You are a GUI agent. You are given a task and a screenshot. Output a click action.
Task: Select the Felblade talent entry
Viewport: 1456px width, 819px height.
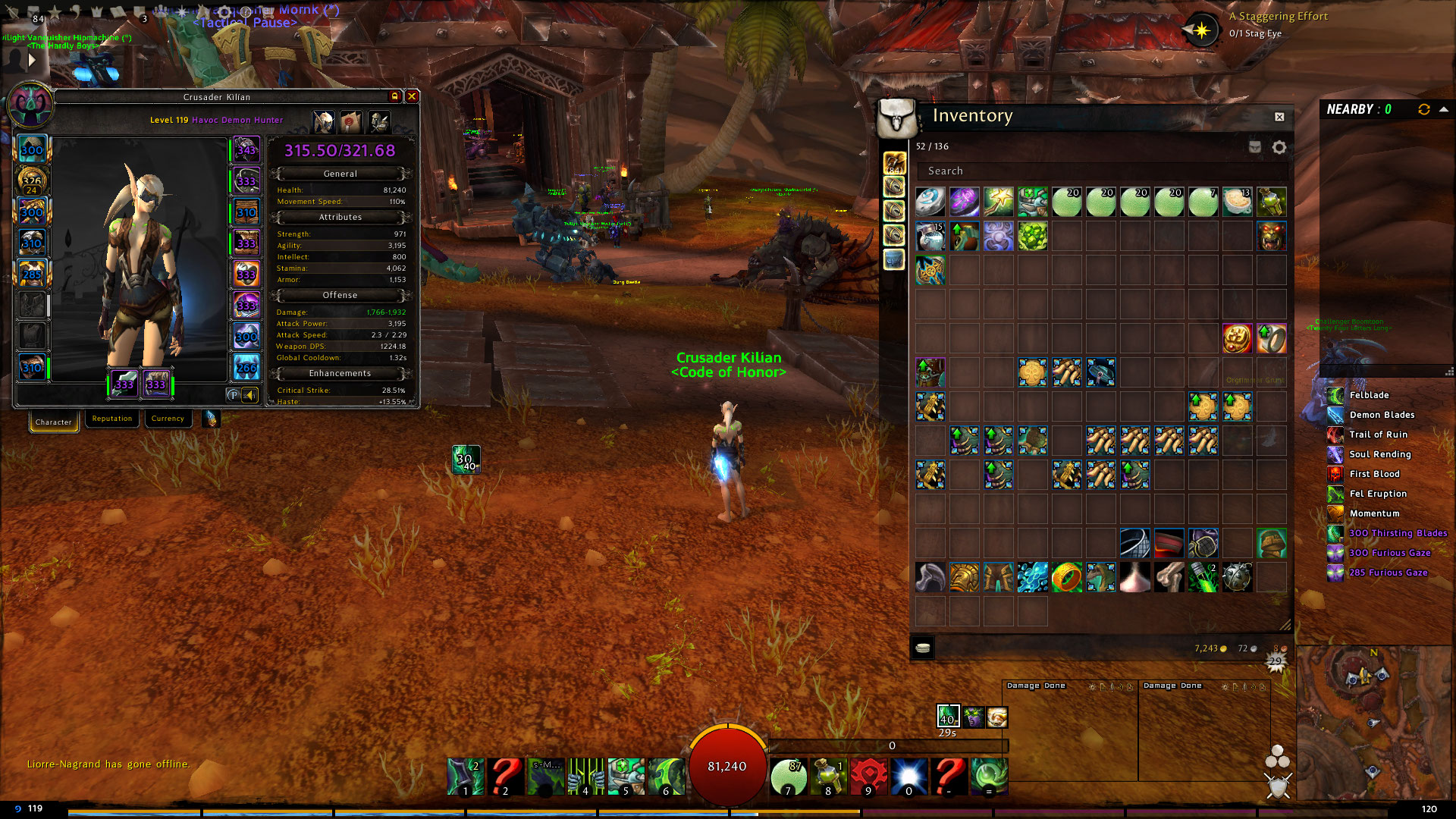pyautogui.click(x=1369, y=395)
